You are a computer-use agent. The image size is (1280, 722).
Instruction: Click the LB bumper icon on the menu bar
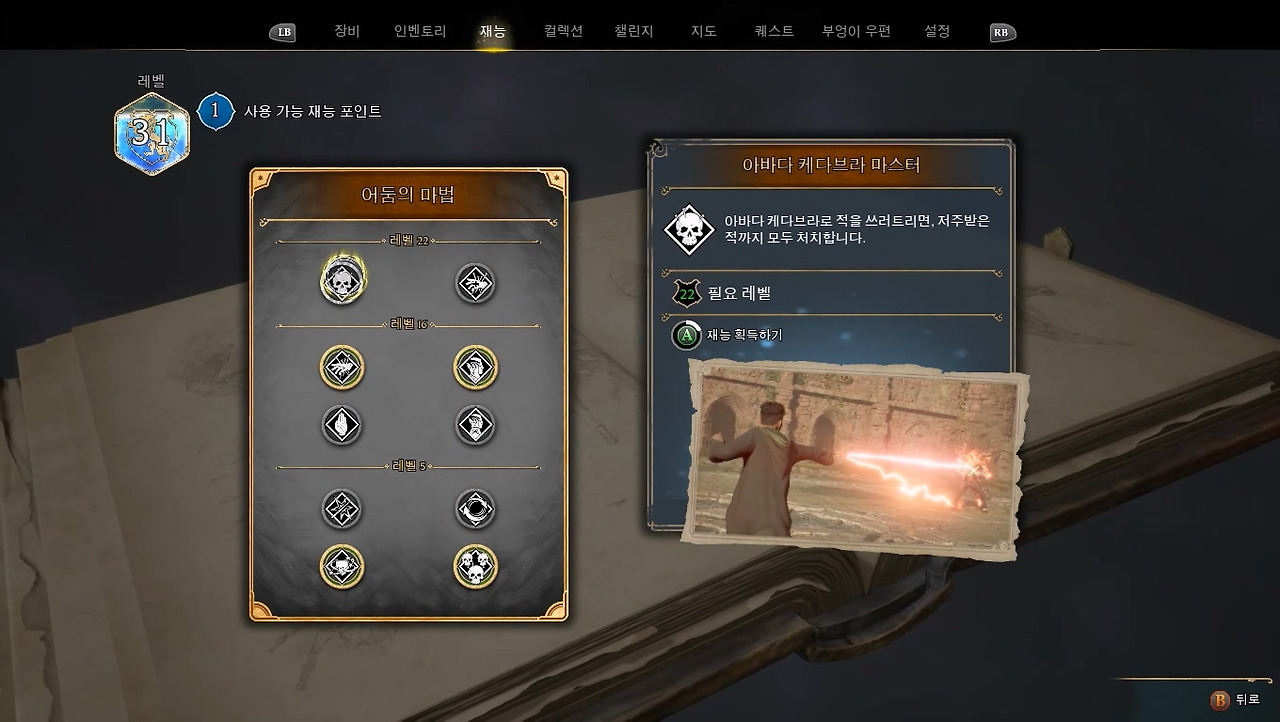click(x=283, y=31)
